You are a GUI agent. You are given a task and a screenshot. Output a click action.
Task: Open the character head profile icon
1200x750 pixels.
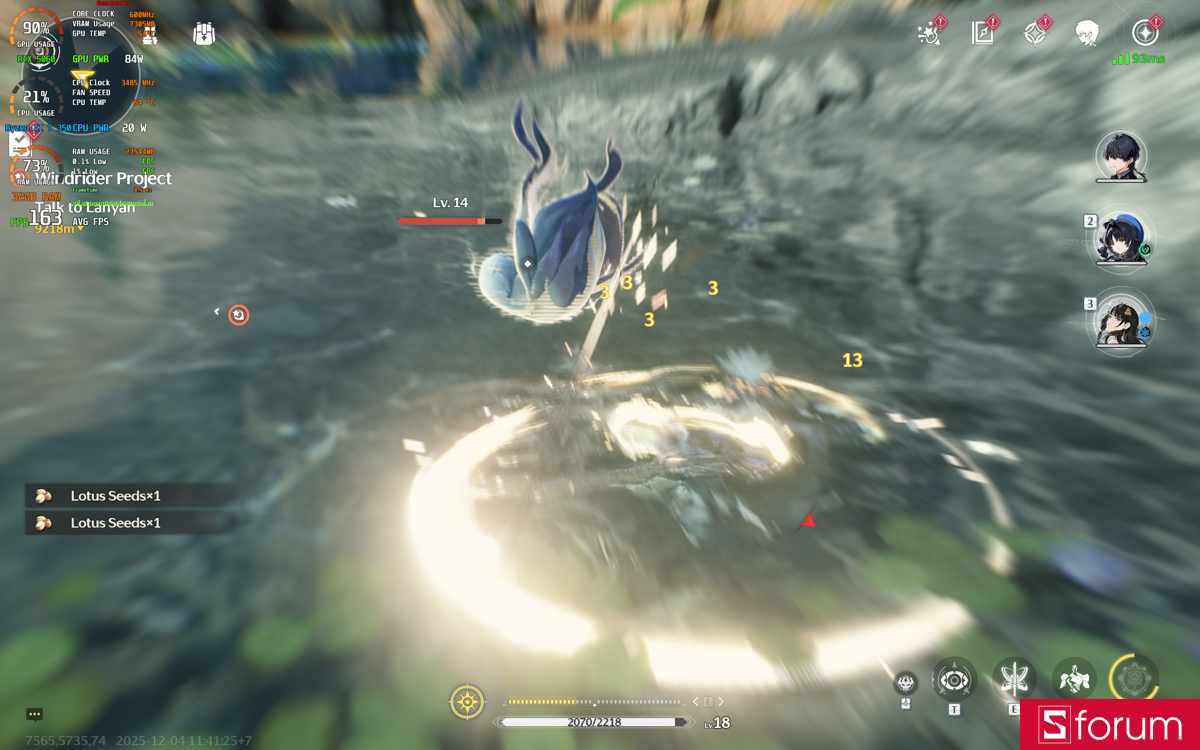click(1087, 33)
